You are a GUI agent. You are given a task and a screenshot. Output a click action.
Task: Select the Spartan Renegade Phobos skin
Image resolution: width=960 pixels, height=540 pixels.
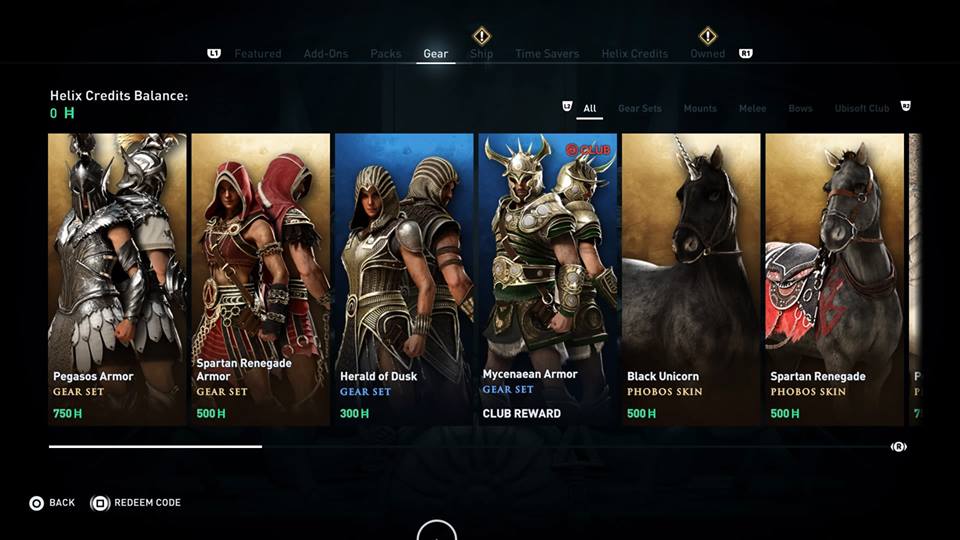coord(834,280)
